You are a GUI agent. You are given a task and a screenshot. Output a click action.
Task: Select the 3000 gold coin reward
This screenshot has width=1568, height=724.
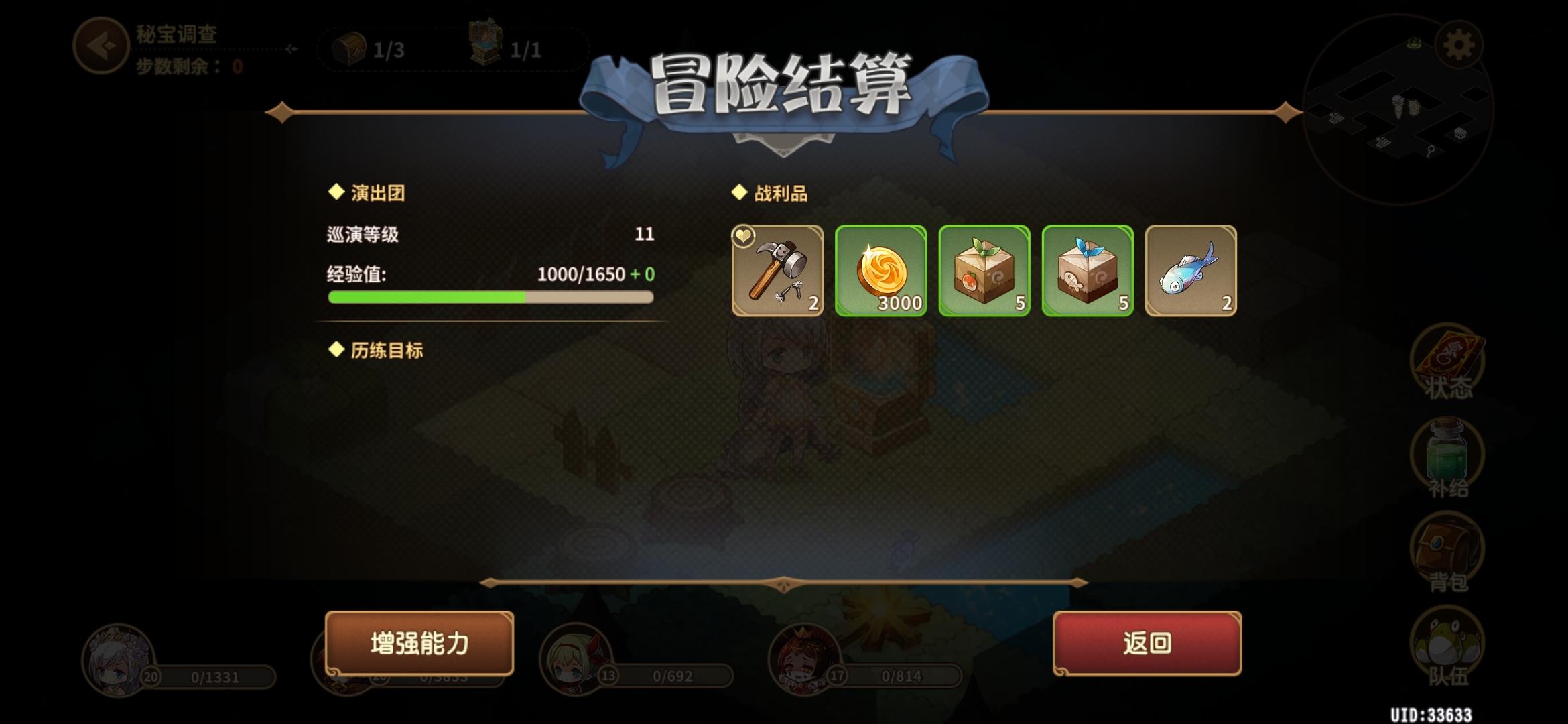point(881,271)
